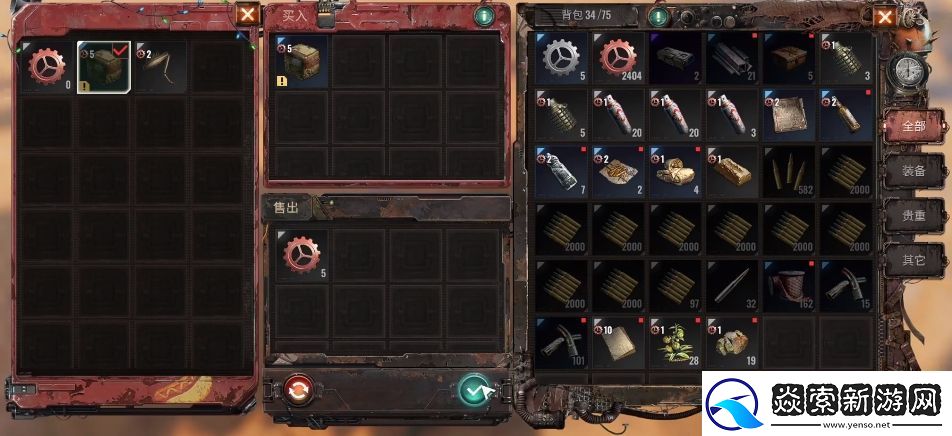Open trade info with green exclamation icon
This screenshot has height=436, width=952.
pos(484,16)
